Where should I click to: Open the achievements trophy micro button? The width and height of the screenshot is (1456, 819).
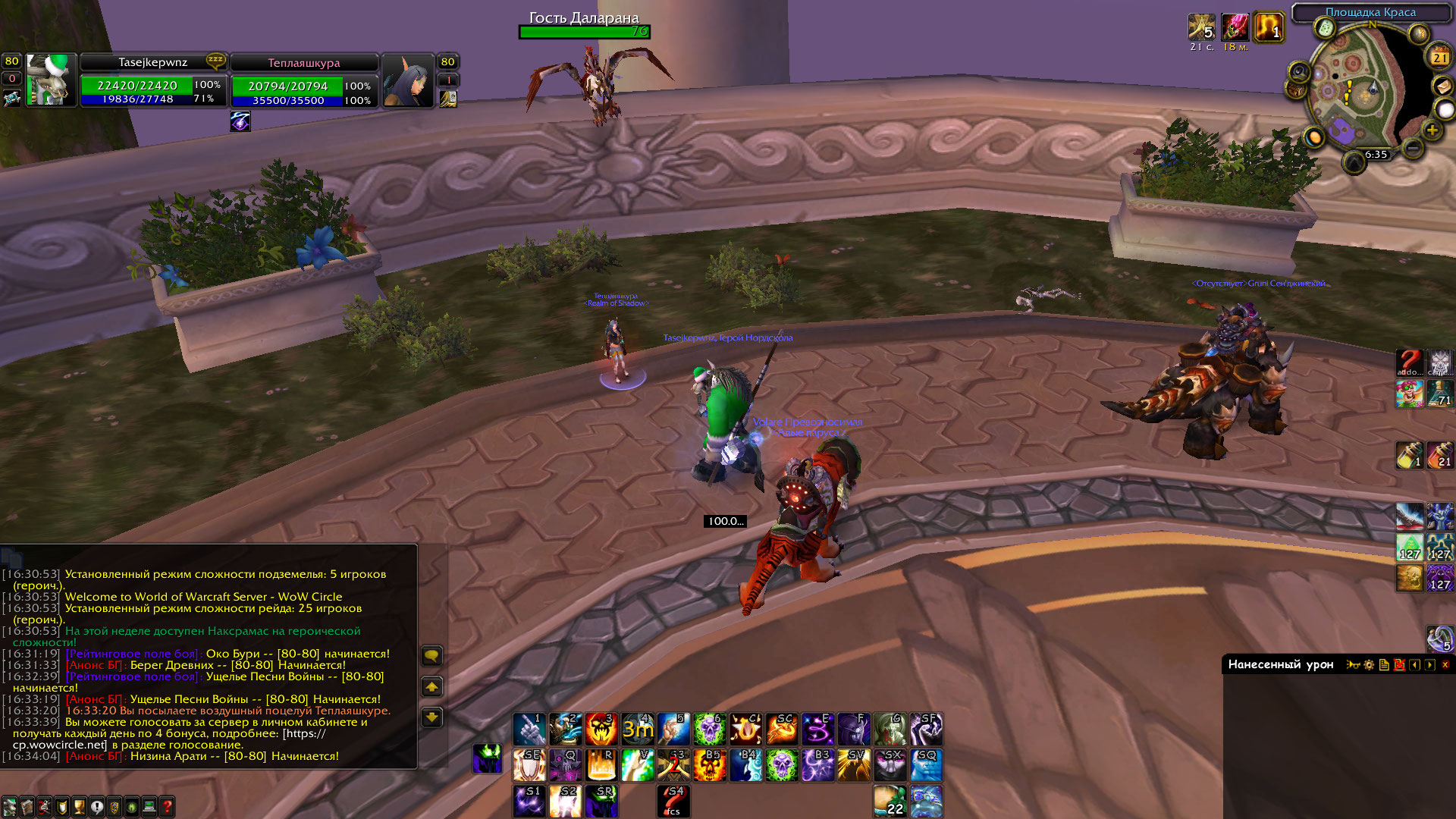(x=79, y=807)
